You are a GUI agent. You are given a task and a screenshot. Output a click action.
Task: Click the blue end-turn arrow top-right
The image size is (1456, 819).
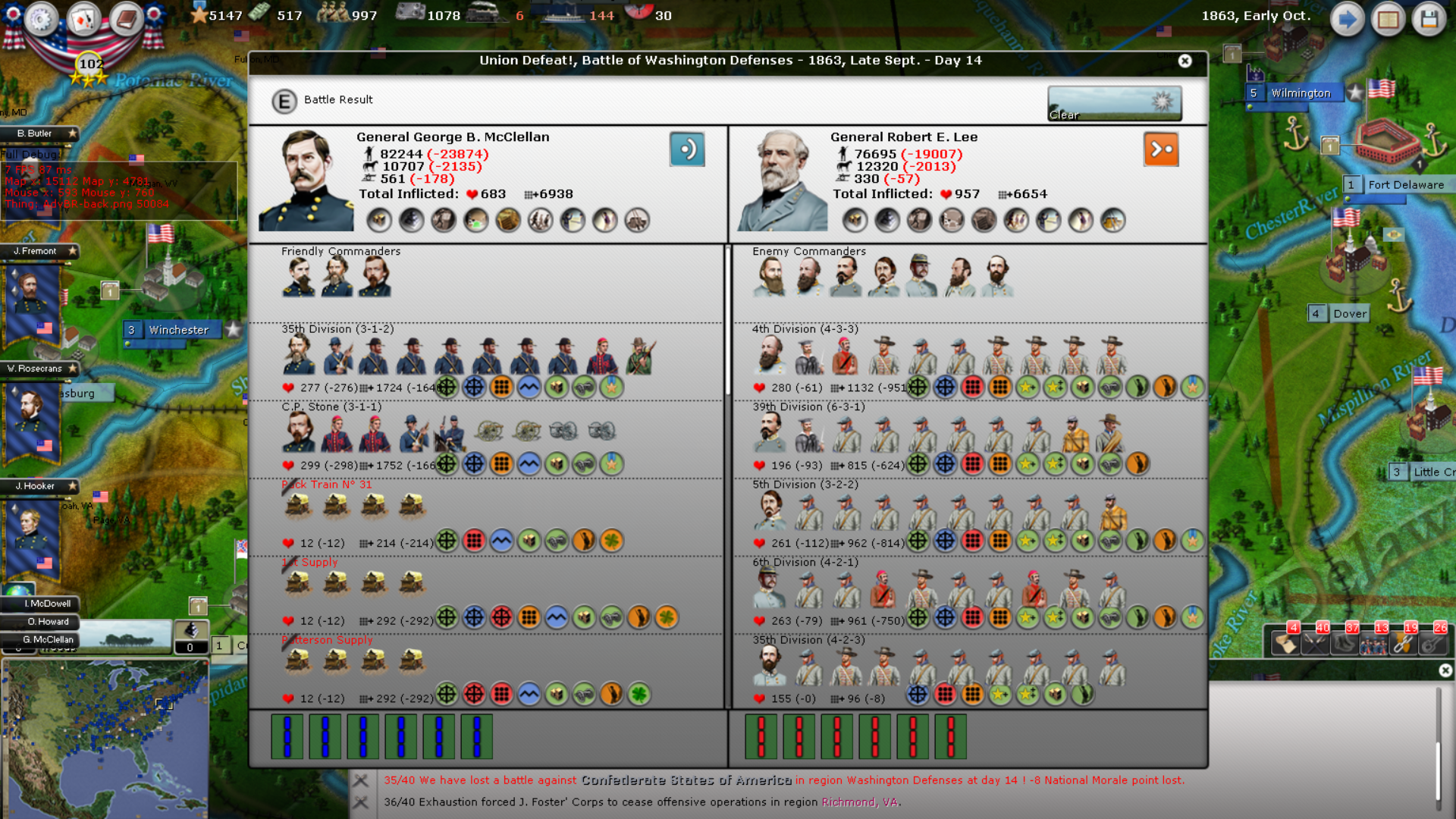(x=1348, y=19)
